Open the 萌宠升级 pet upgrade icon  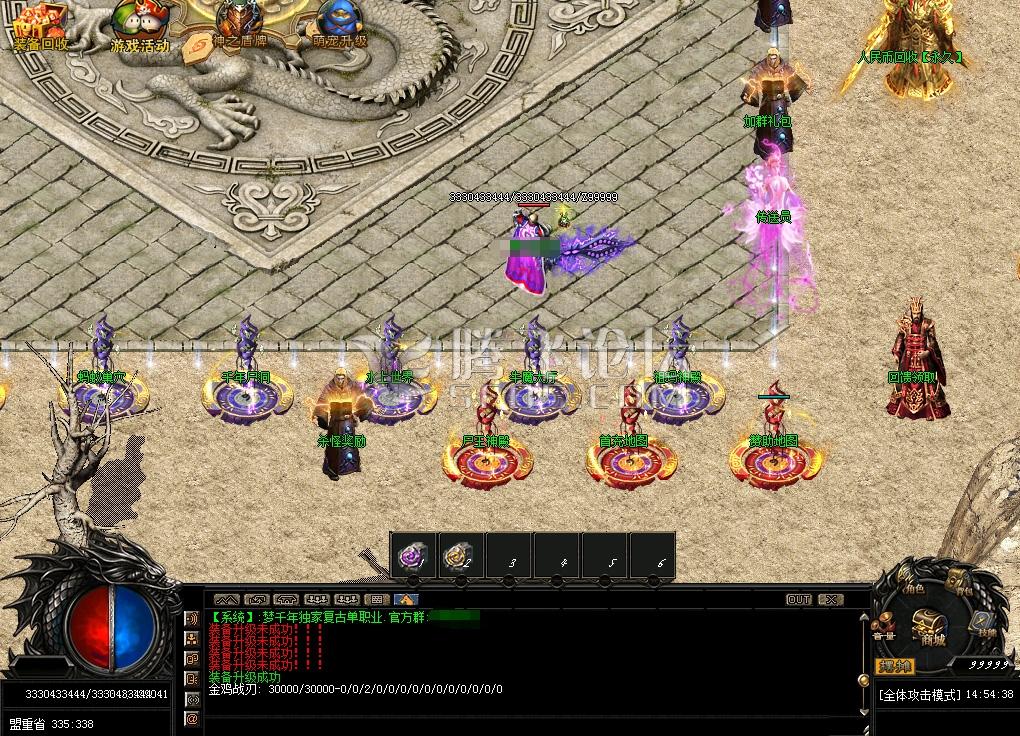[x=340, y=27]
